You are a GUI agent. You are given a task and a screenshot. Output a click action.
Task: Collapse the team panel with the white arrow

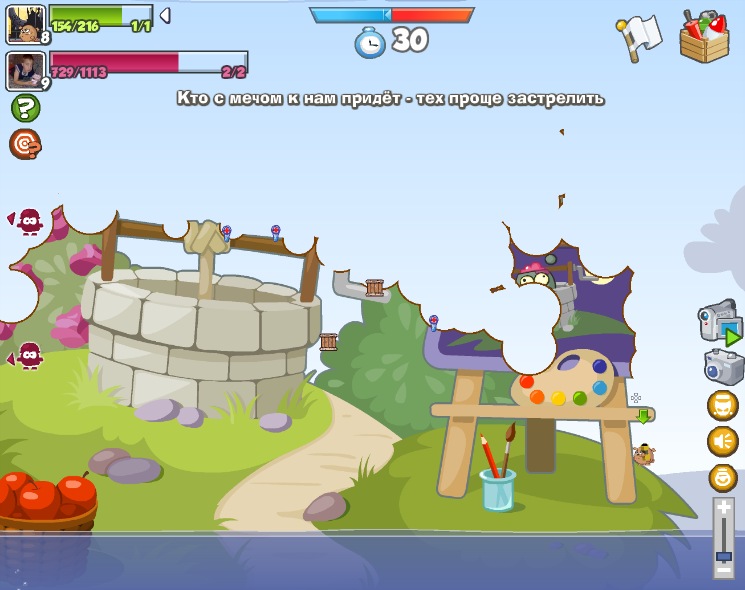pos(165,15)
